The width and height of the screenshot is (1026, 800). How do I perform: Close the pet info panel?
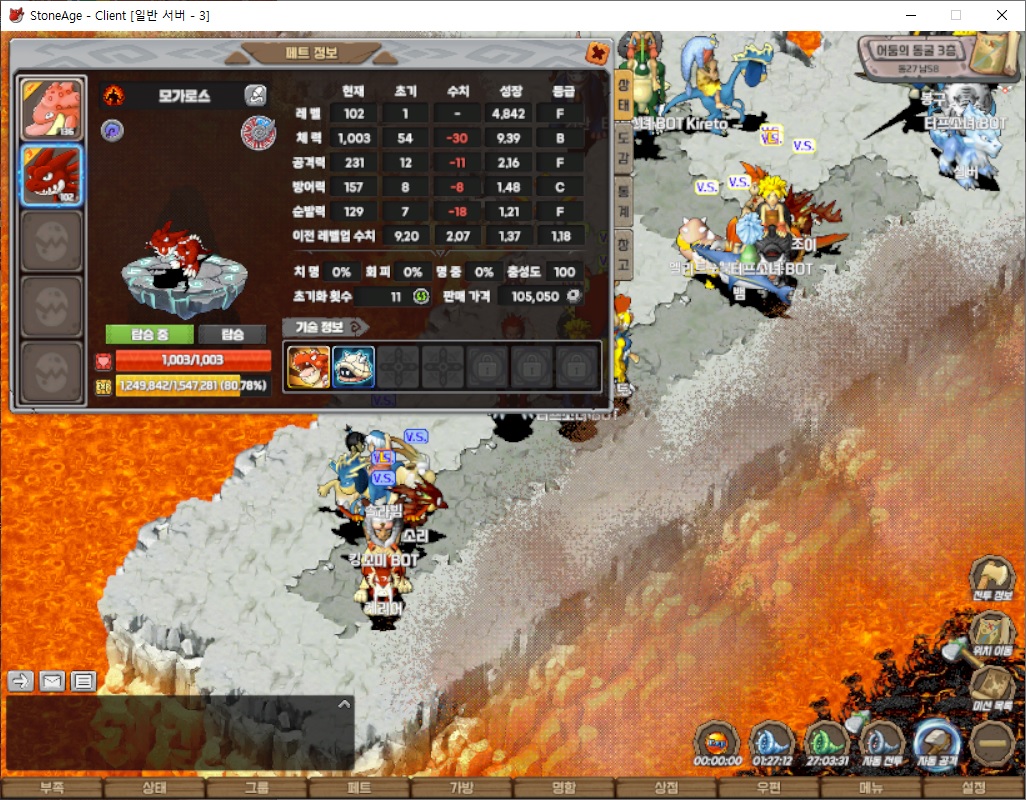coord(597,53)
